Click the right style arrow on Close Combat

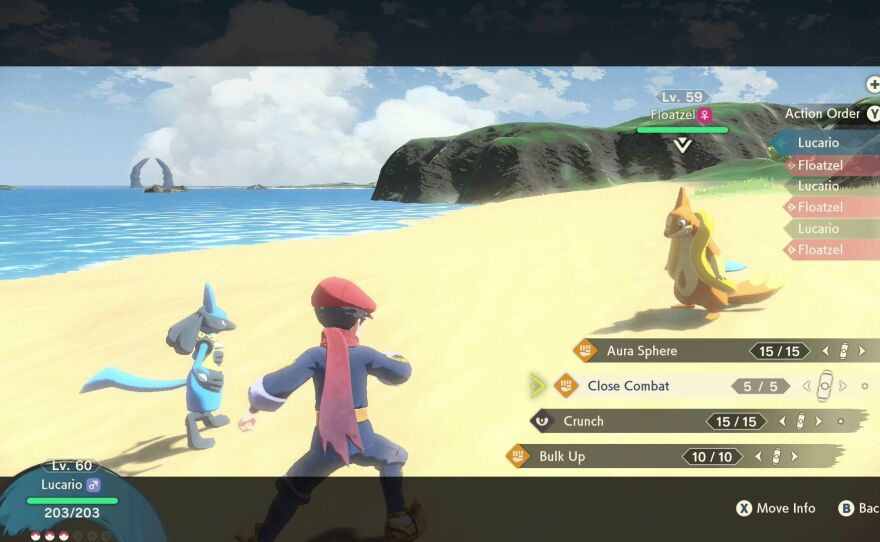[842, 386]
